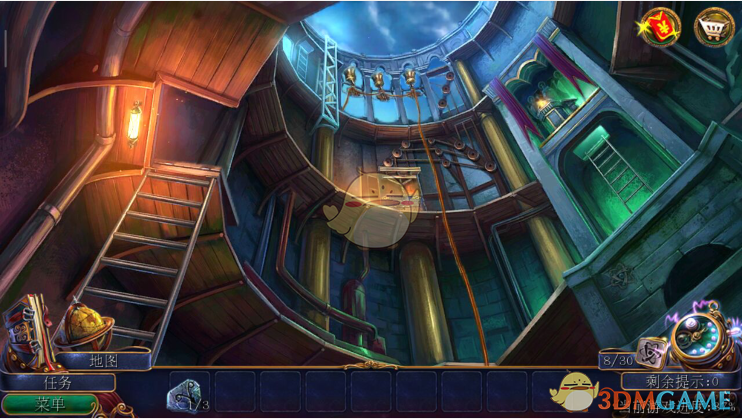Open the tasks (任务) panel

point(57,381)
